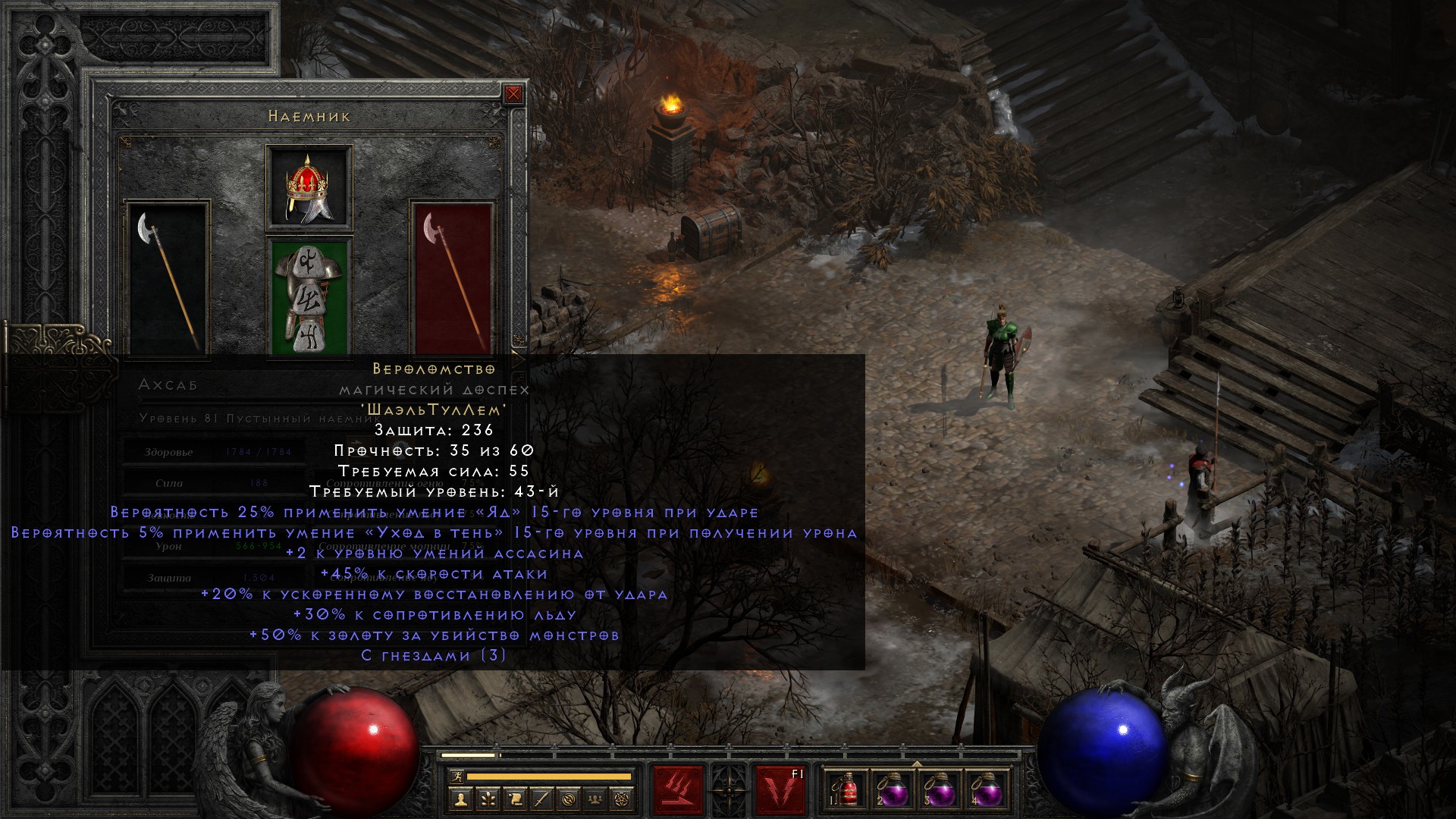This screenshot has height=819, width=1456.
Task: Close the mercenary panel
Action: click(513, 94)
